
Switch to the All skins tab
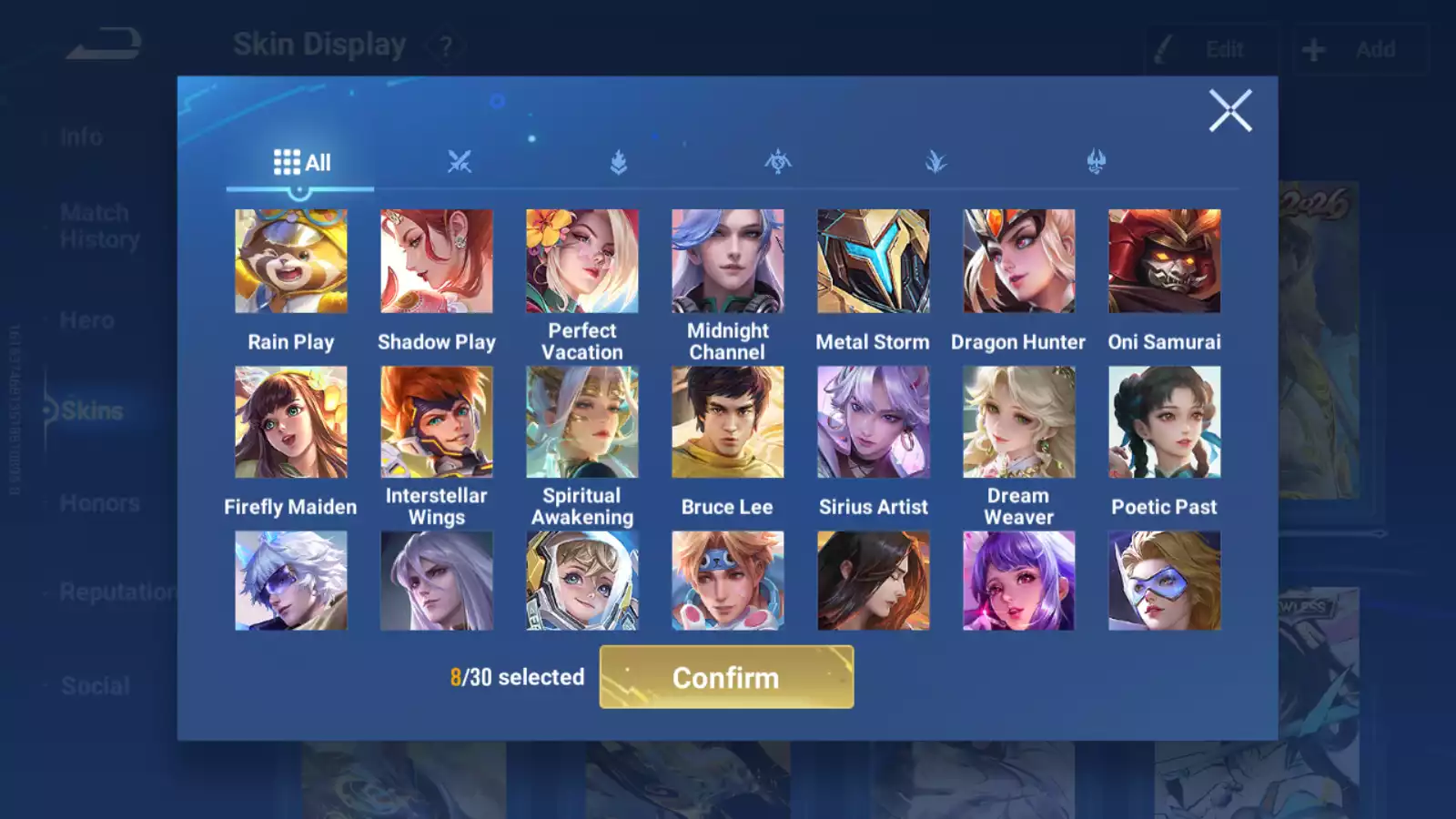(x=300, y=162)
